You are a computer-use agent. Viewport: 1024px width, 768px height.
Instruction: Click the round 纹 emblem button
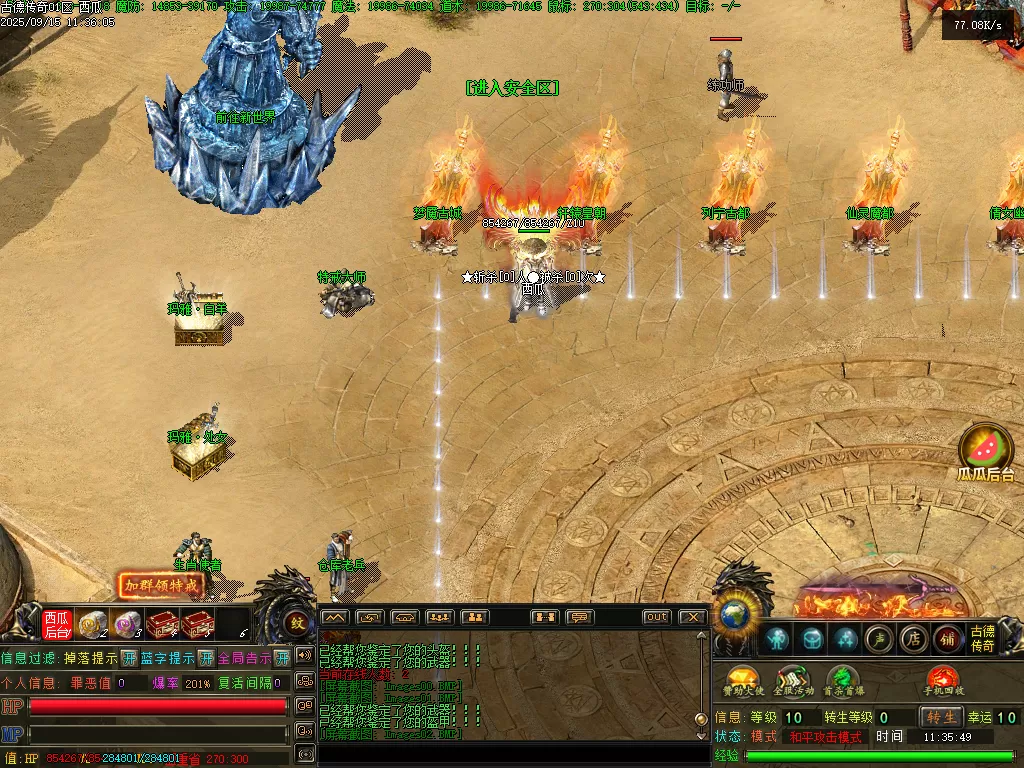[297, 623]
